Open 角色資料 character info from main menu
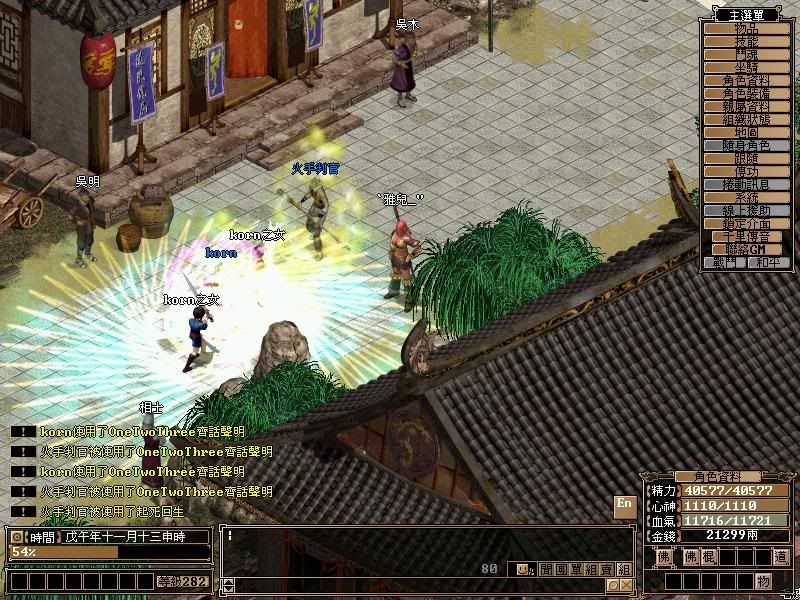 (747, 81)
